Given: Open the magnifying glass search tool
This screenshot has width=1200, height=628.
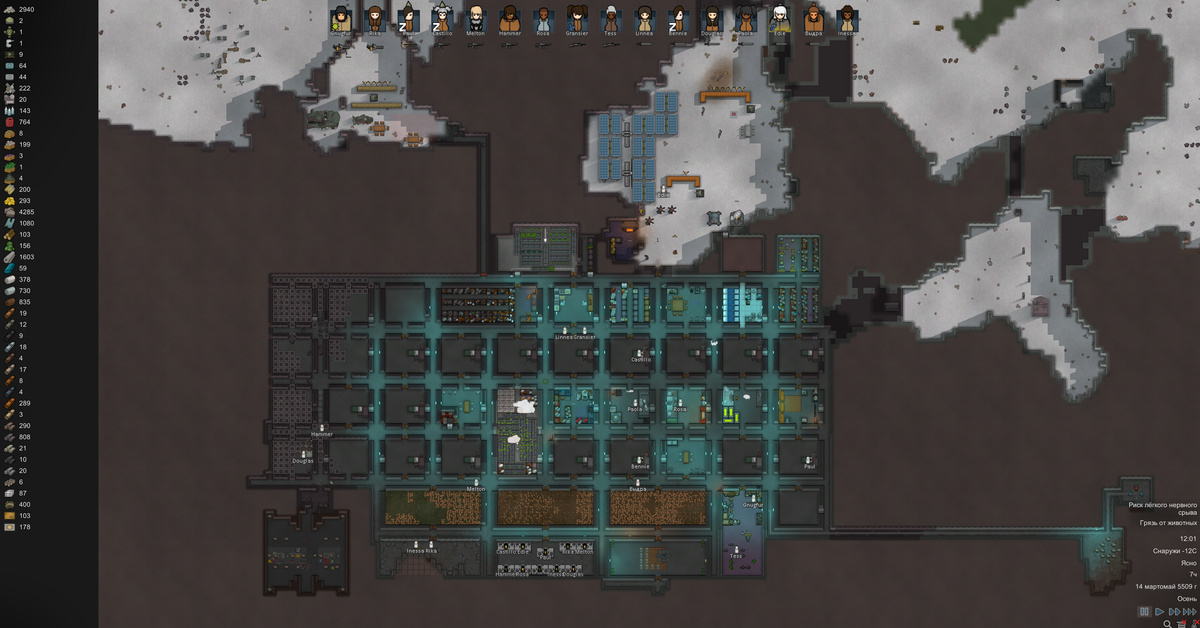Looking at the screenshot, I should [1167, 623].
